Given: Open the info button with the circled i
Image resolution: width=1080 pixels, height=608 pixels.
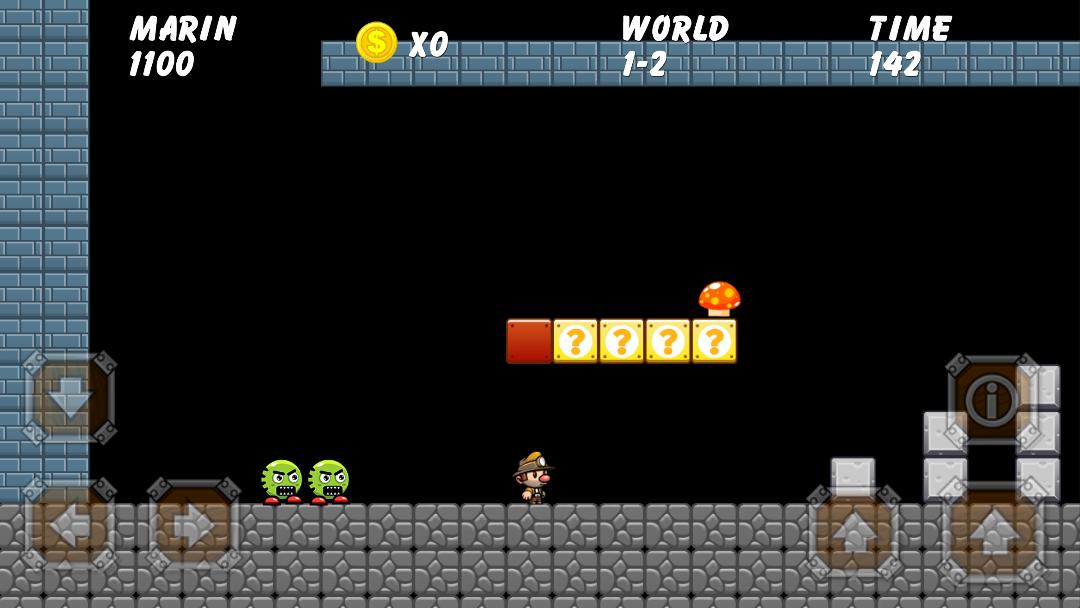Looking at the screenshot, I should pos(993,401).
